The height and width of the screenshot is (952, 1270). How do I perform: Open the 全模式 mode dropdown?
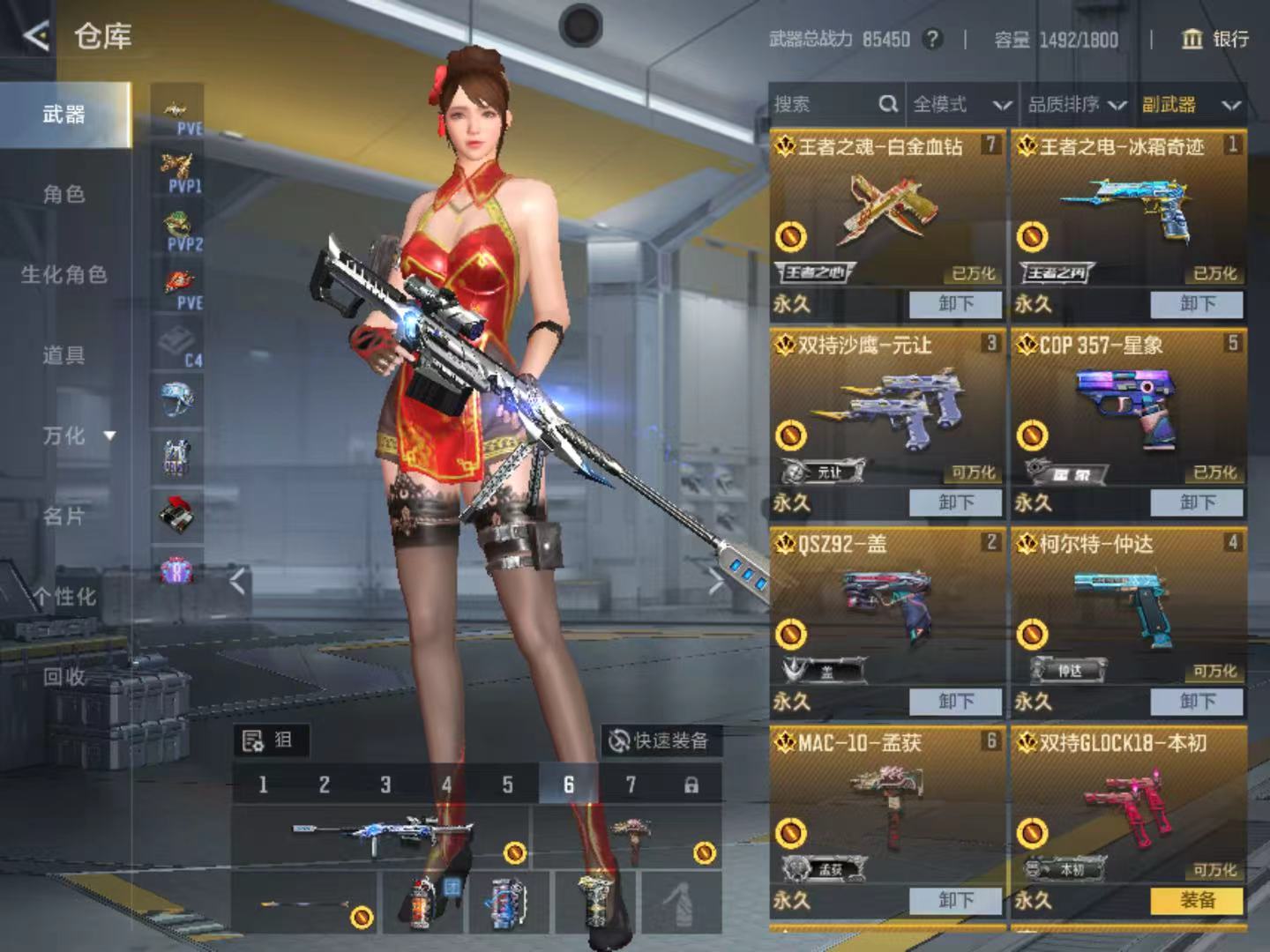coord(960,105)
